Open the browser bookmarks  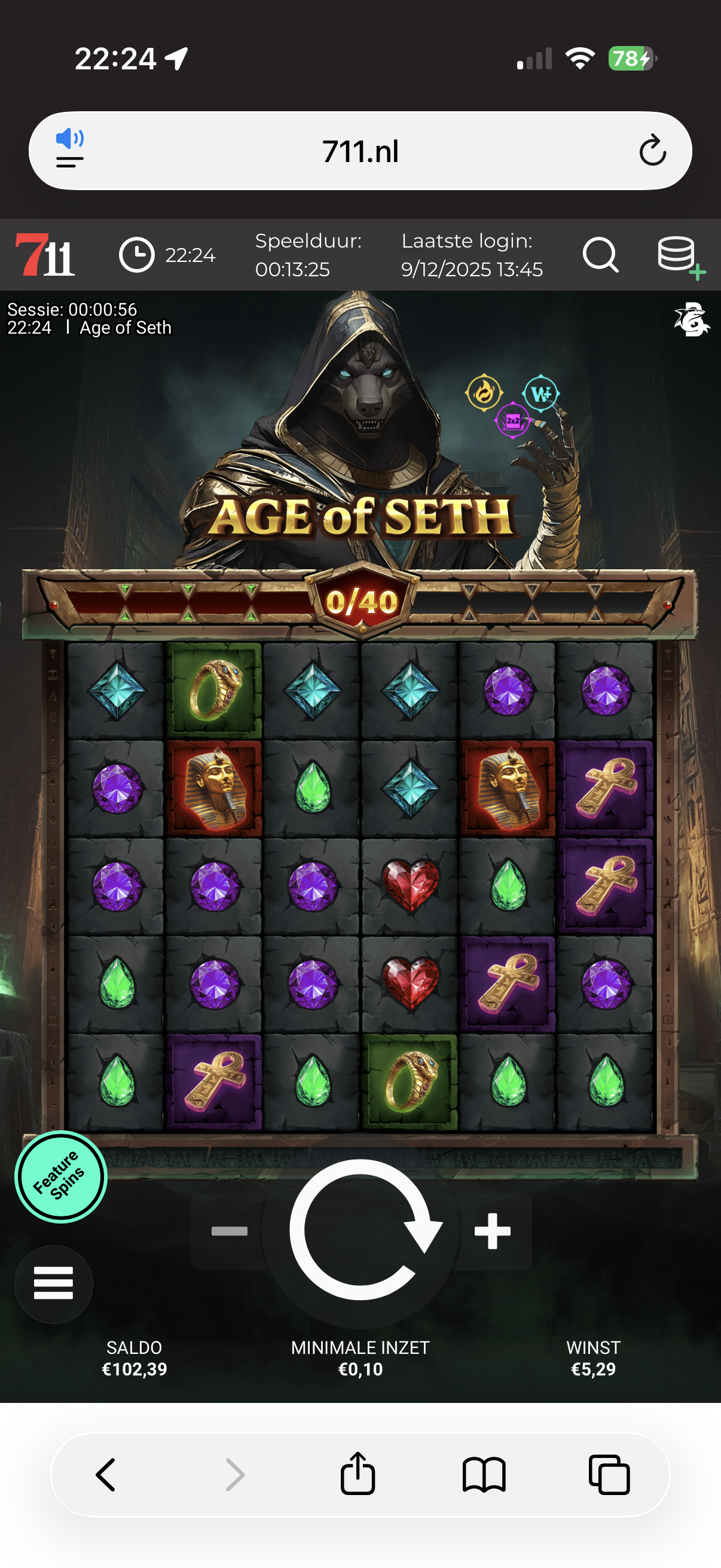click(x=484, y=1474)
